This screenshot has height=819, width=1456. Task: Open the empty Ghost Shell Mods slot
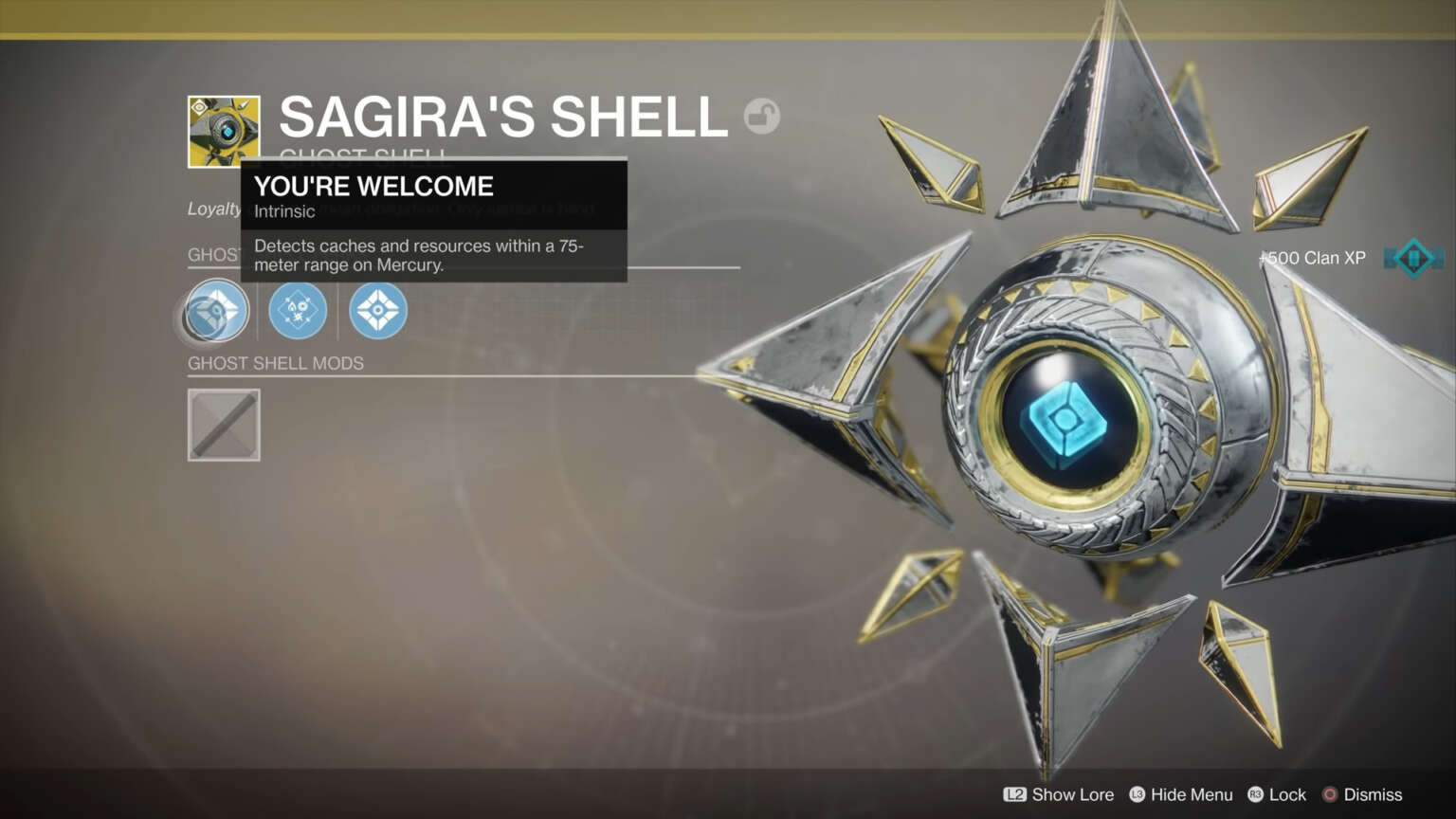(224, 425)
